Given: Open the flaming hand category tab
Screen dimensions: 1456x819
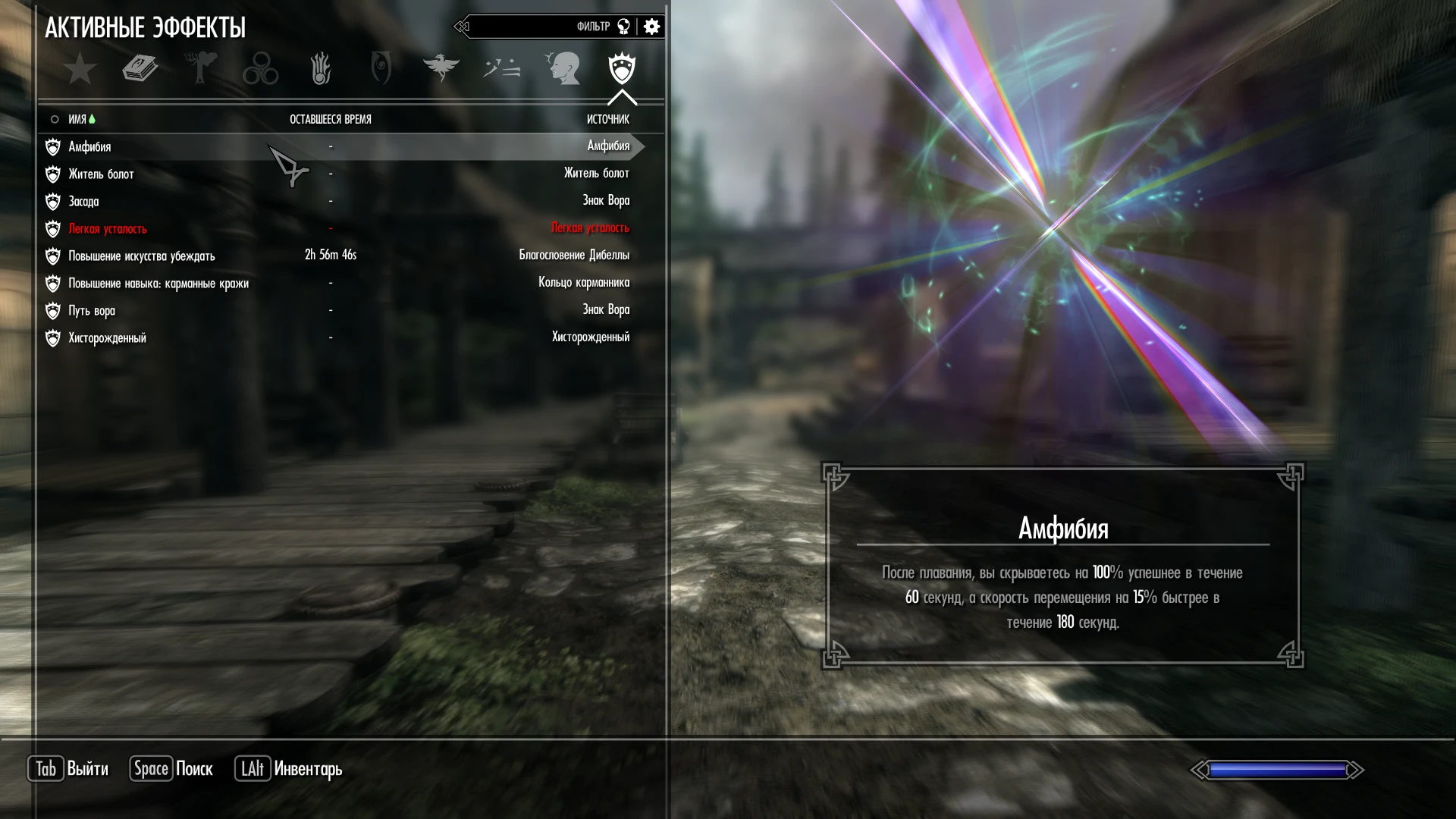Looking at the screenshot, I should tap(321, 68).
